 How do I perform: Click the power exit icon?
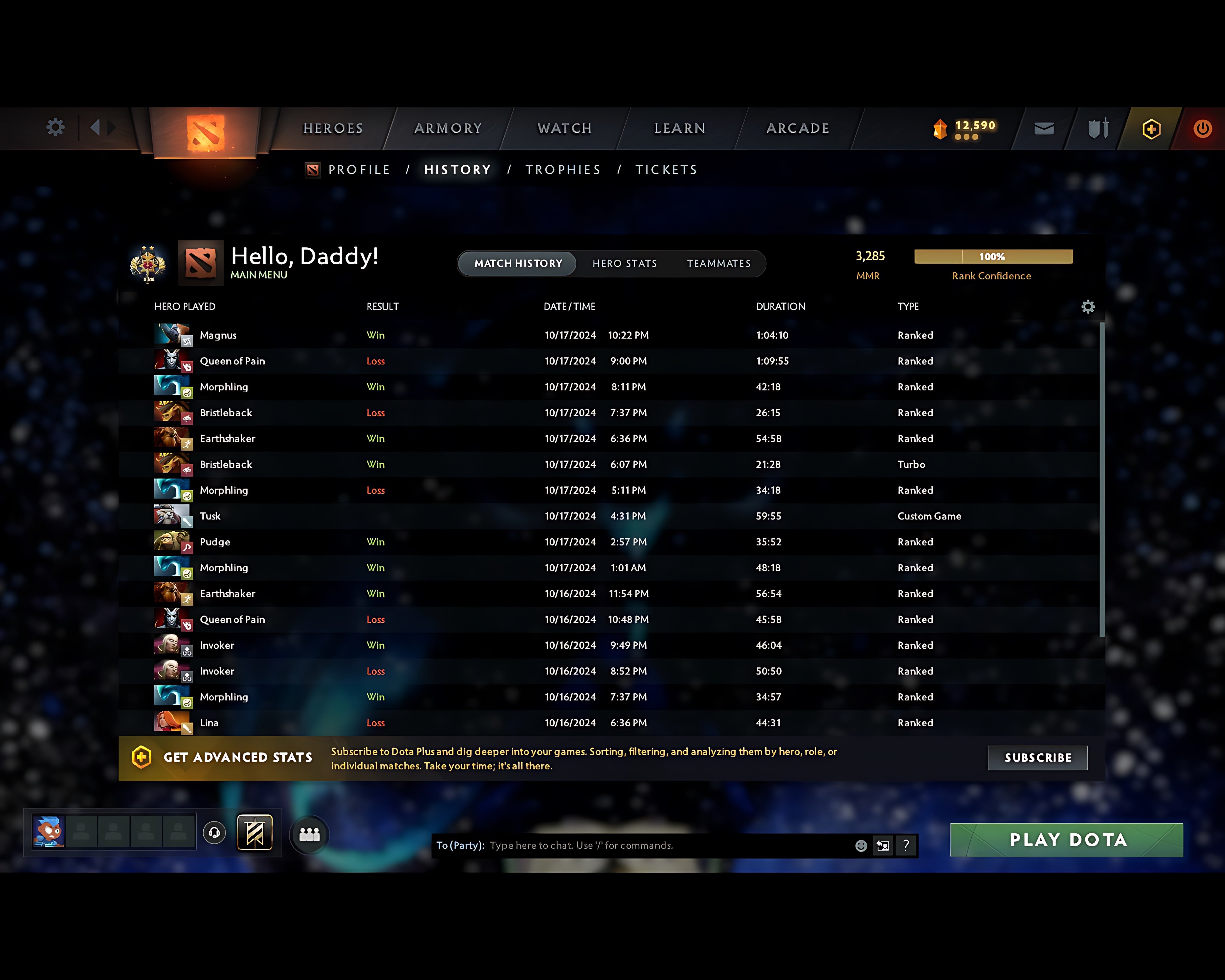tap(1203, 128)
